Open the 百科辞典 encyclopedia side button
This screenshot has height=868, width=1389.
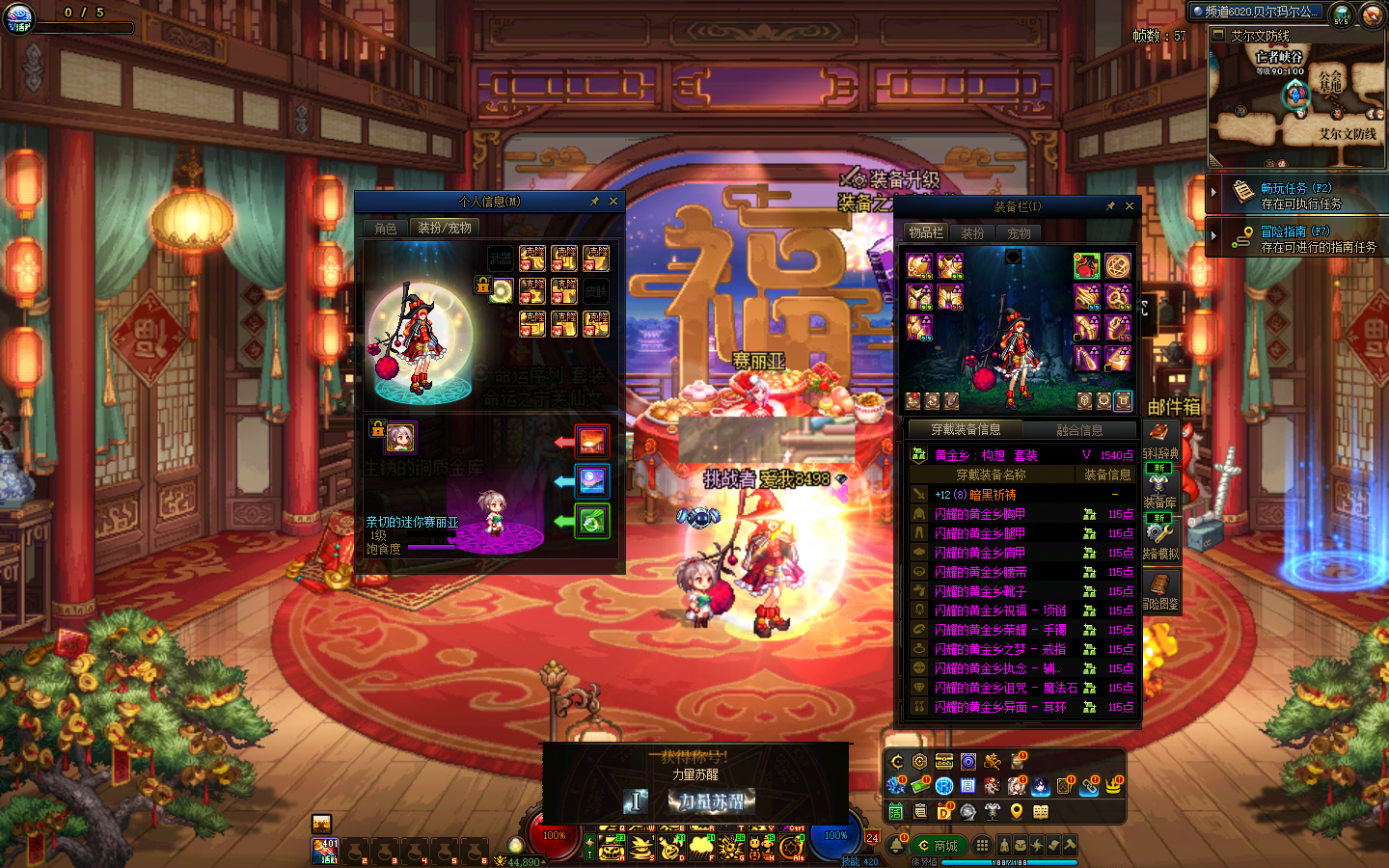[x=1159, y=440]
